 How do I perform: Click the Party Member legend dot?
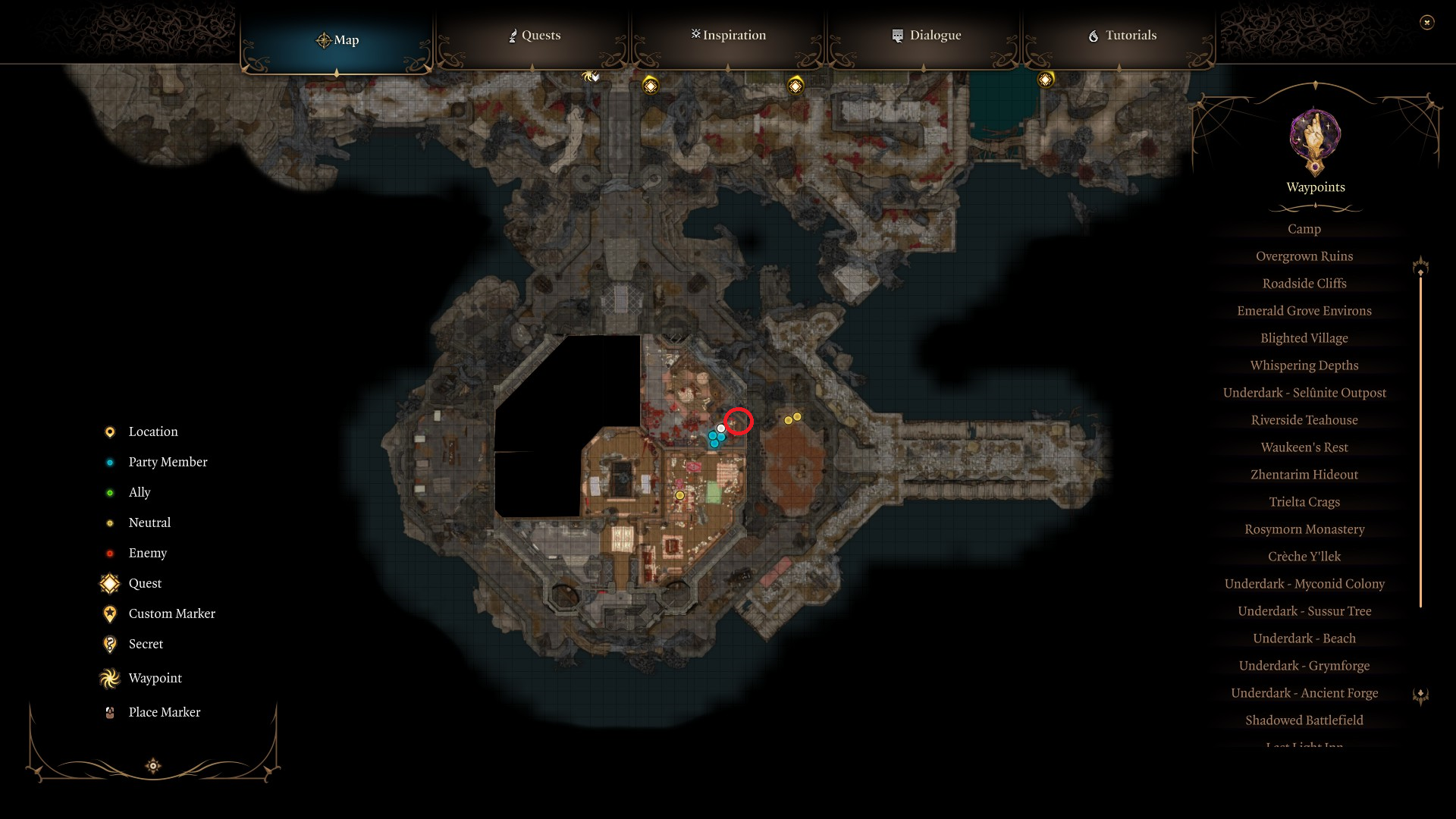tap(109, 462)
